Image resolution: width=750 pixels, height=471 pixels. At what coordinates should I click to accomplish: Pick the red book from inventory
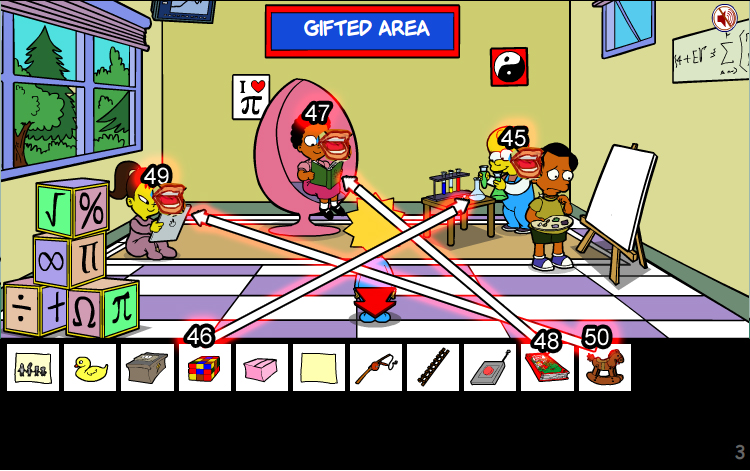[547, 368]
